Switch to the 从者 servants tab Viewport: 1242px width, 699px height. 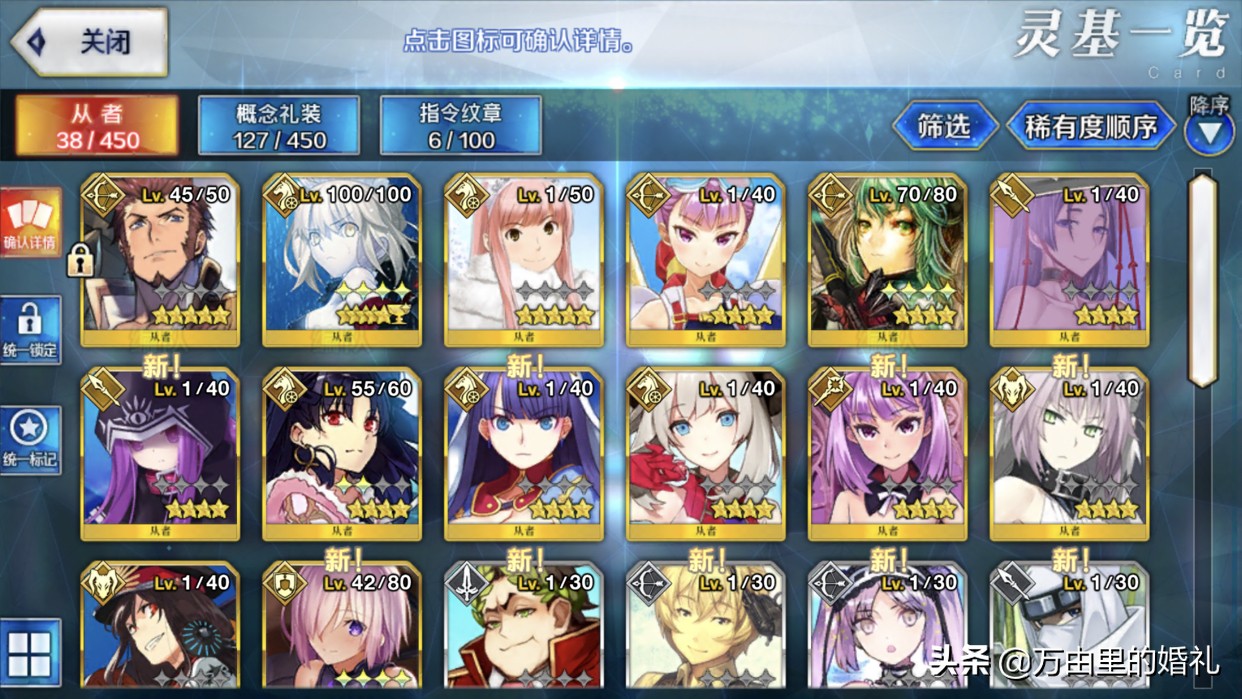click(97, 126)
